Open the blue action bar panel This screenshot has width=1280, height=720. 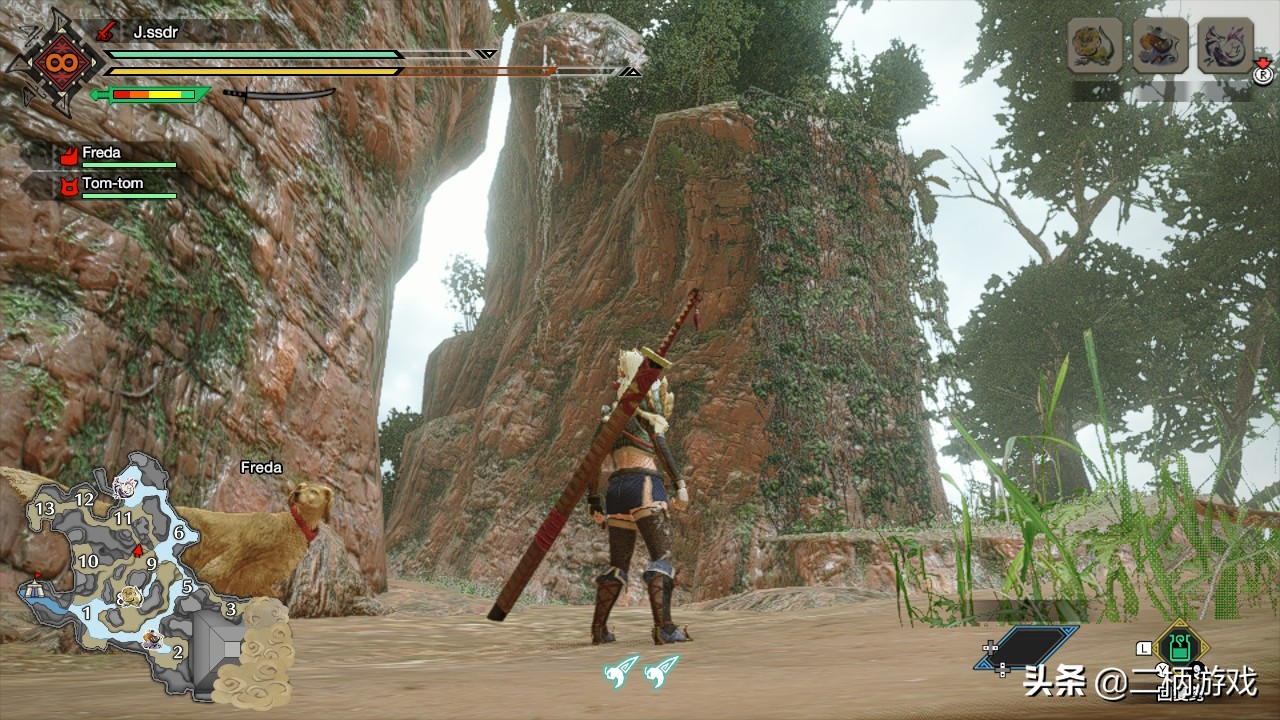click(x=1027, y=648)
